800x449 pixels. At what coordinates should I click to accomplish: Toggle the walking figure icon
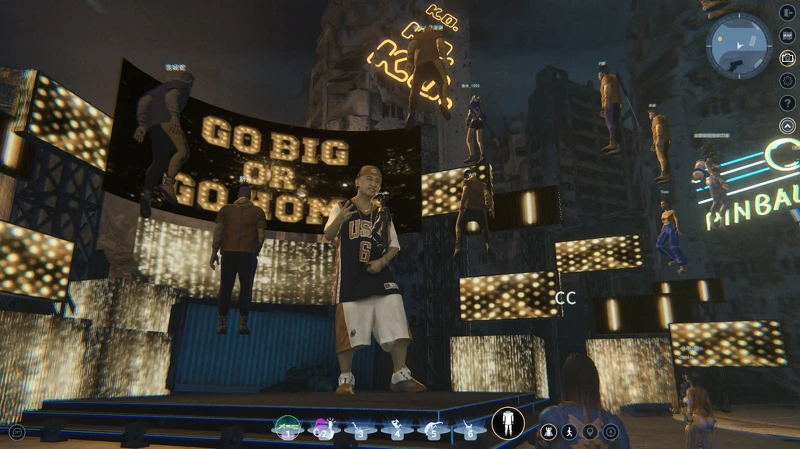569,432
